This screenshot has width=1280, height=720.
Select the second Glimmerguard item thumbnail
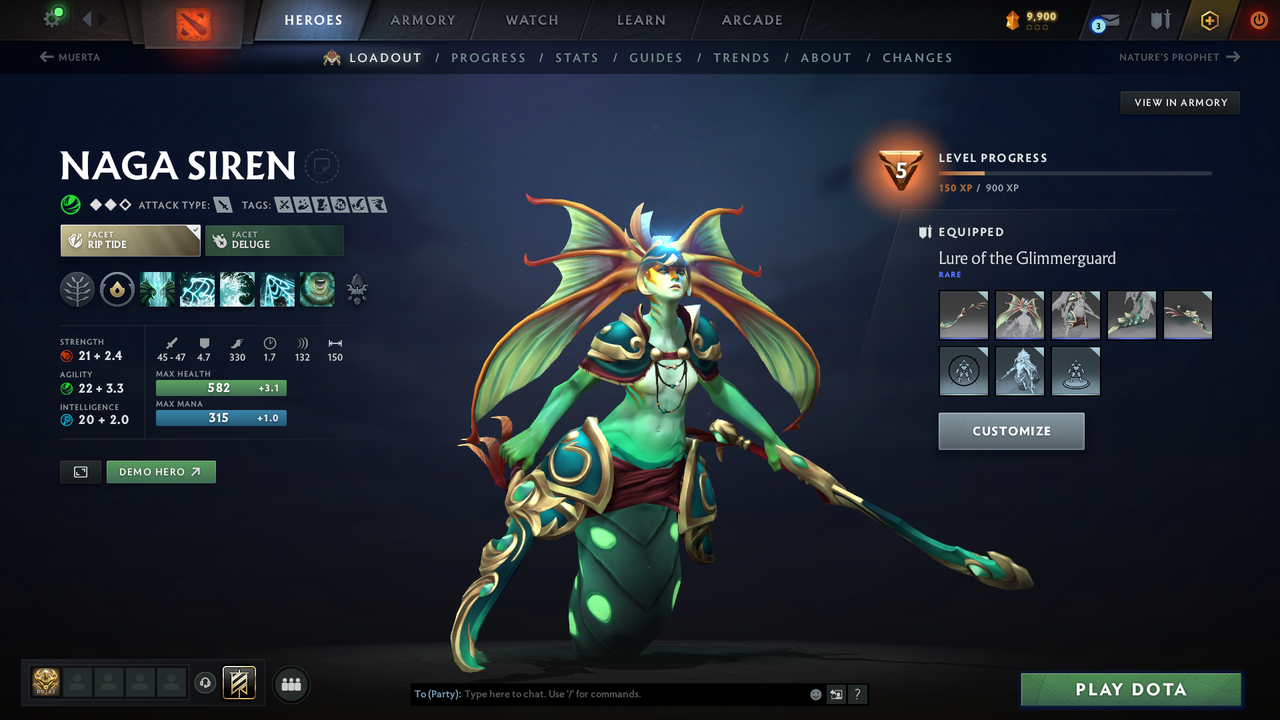(1019, 314)
